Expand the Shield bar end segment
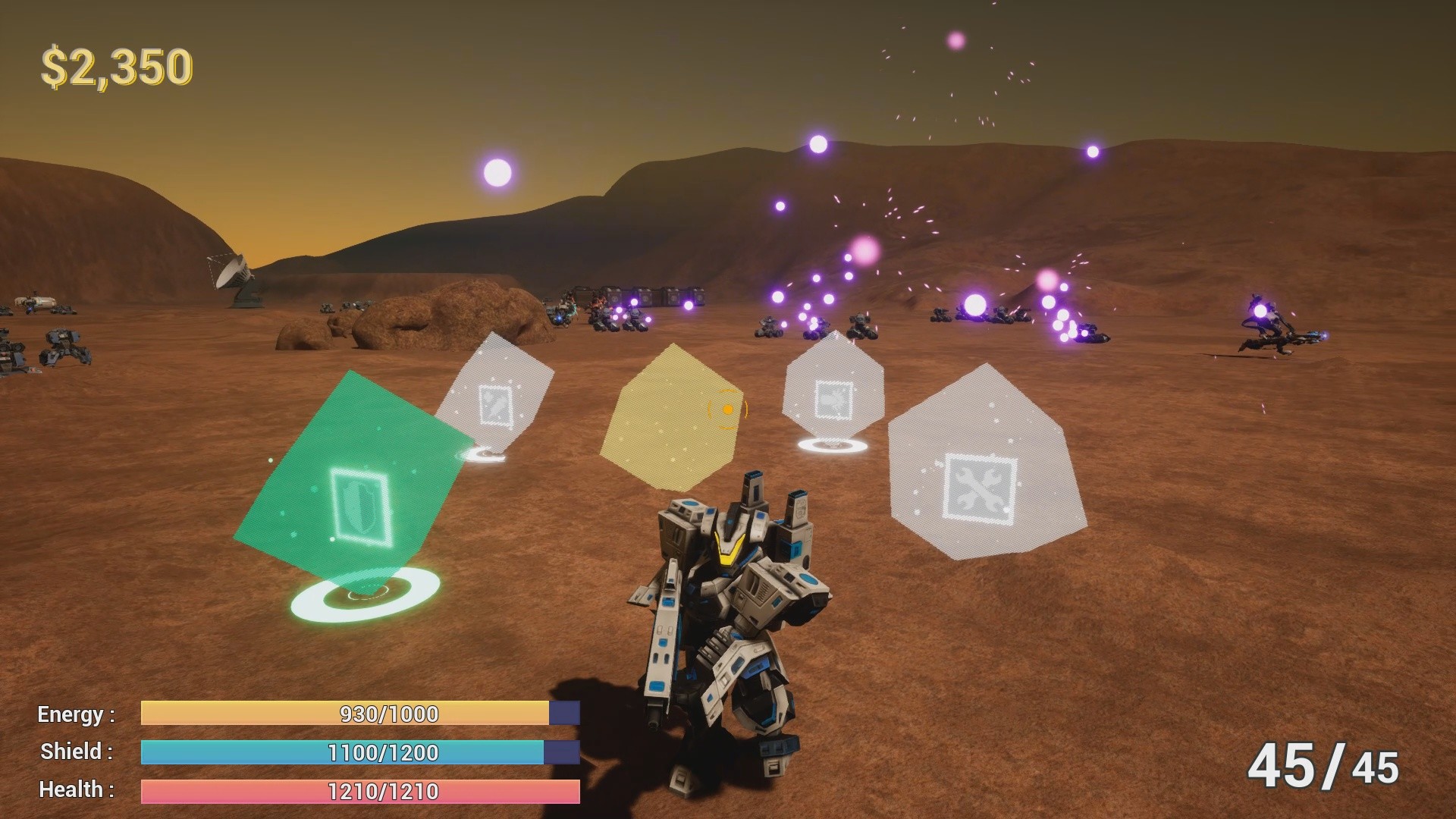Screen dimensions: 1456x819 coord(561,752)
